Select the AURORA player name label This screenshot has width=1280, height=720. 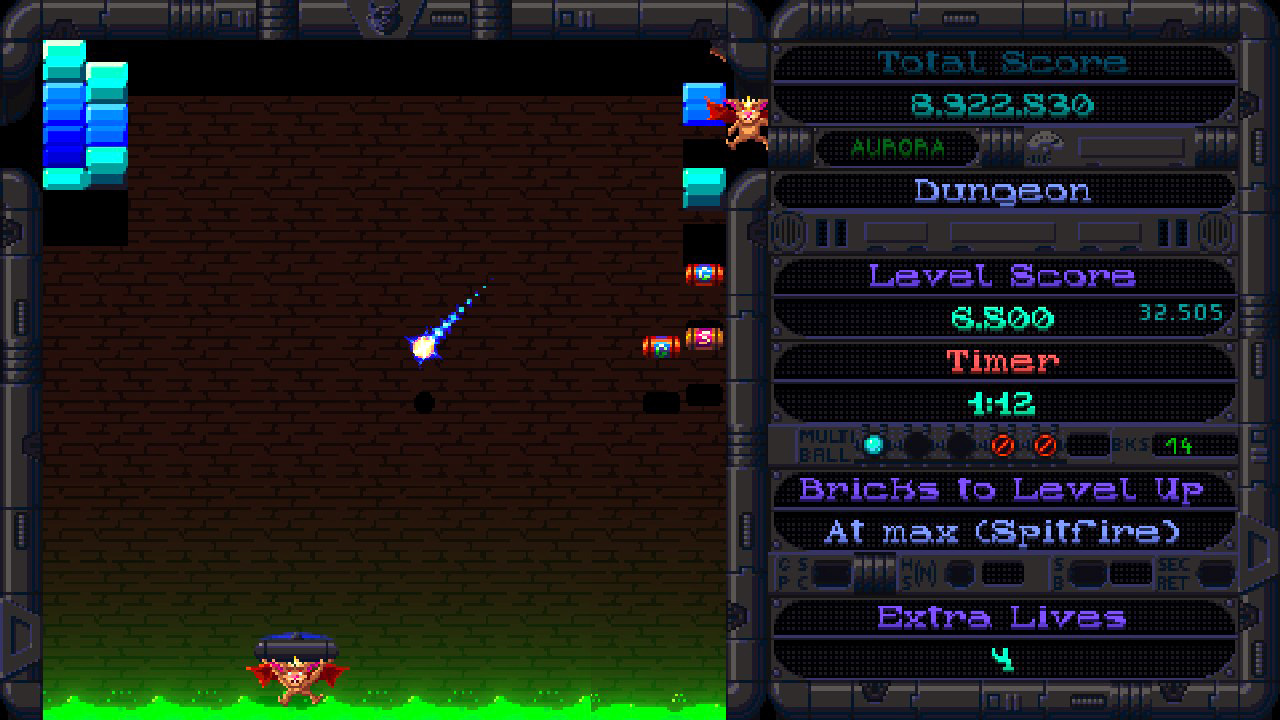coord(896,148)
